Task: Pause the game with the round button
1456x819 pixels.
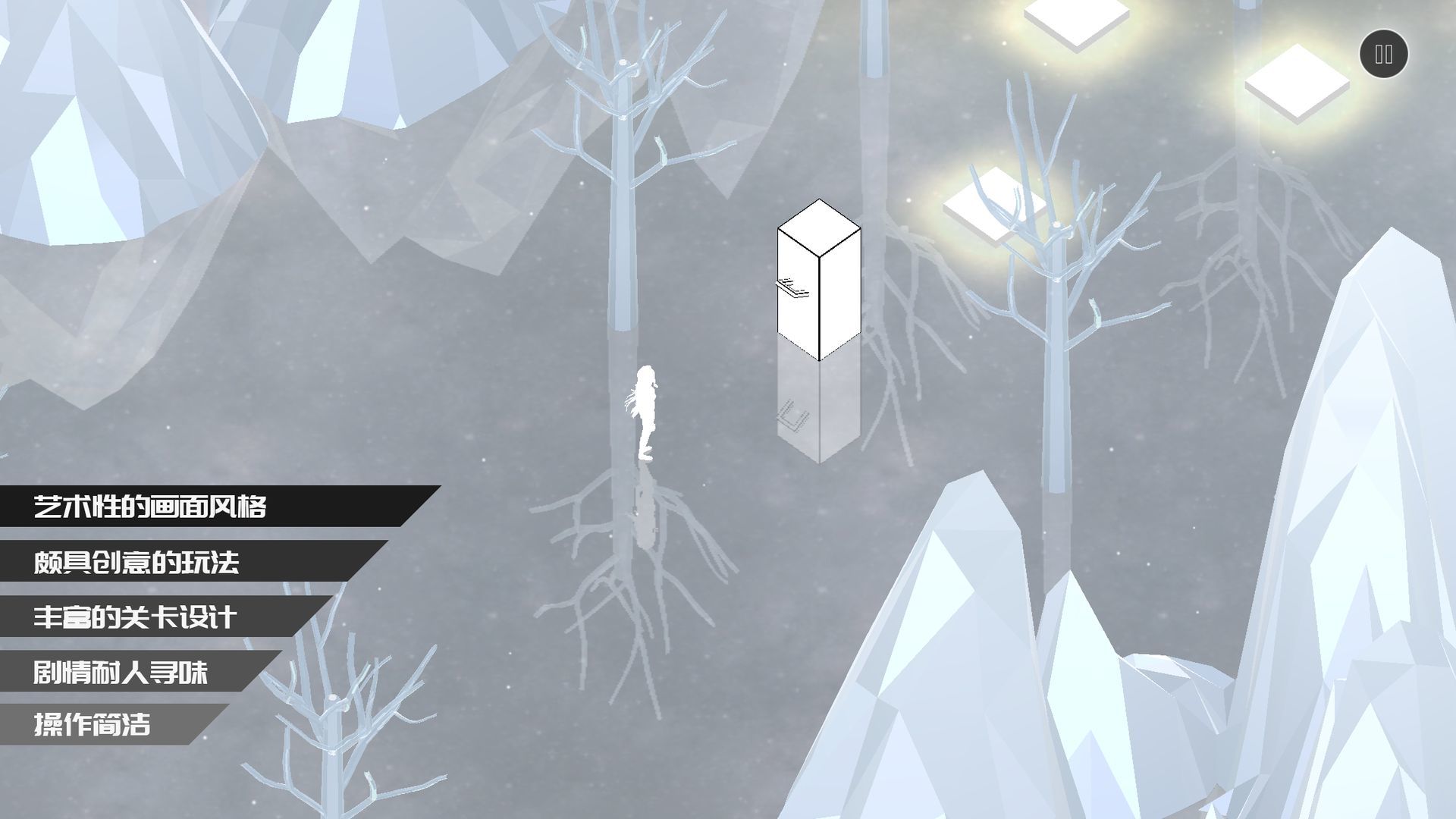Action: pos(1383,54)
